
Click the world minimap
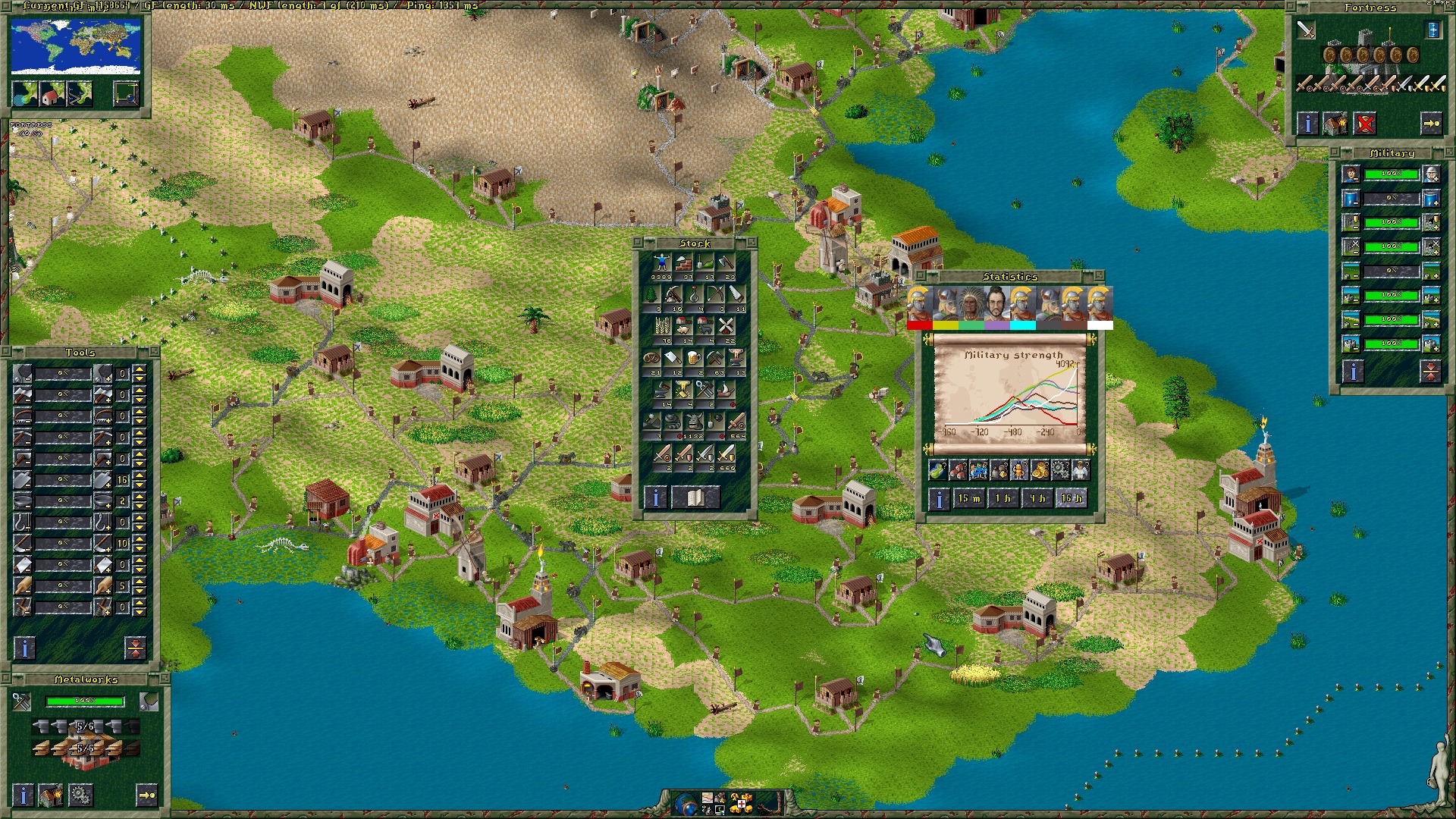[x=76, y=47]
